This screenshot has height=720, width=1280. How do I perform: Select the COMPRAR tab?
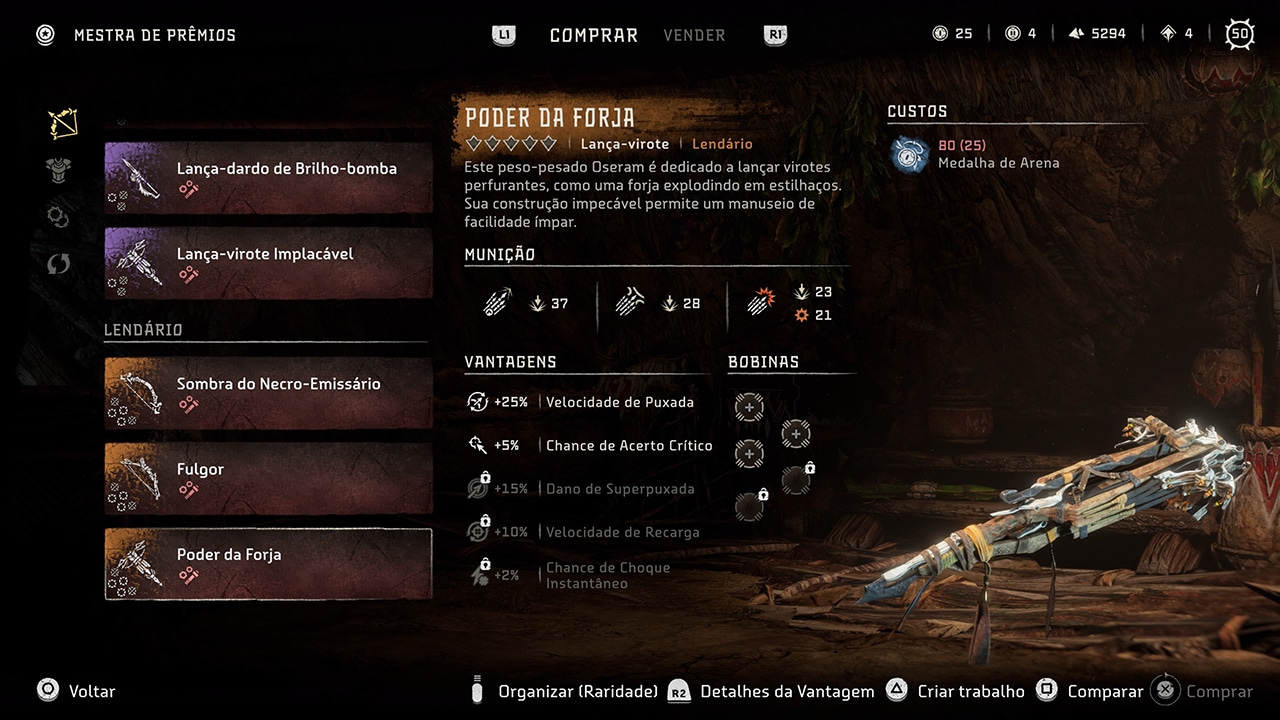click(x=593, y=35)
